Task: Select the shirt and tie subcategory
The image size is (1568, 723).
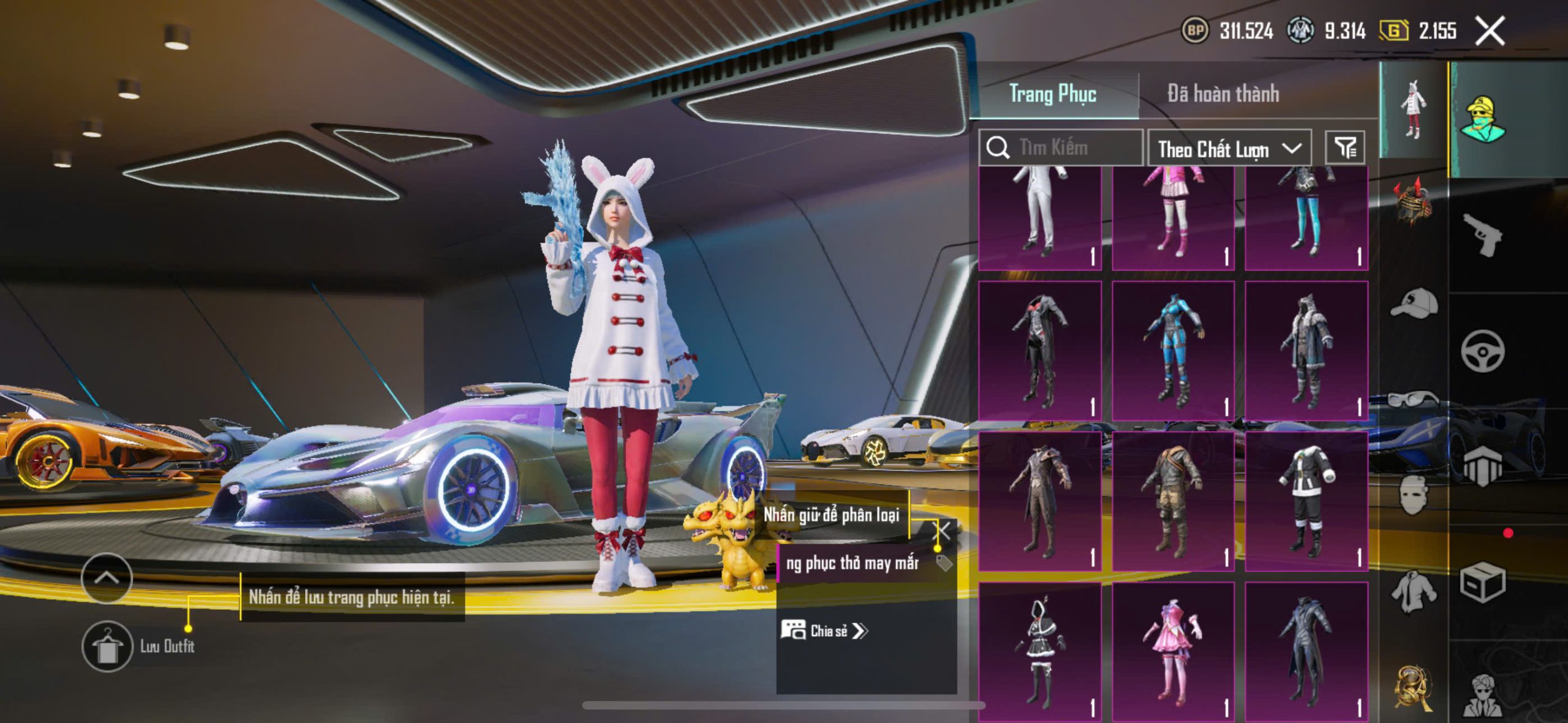Action: pyautogui.click(x=1414, y=591)
